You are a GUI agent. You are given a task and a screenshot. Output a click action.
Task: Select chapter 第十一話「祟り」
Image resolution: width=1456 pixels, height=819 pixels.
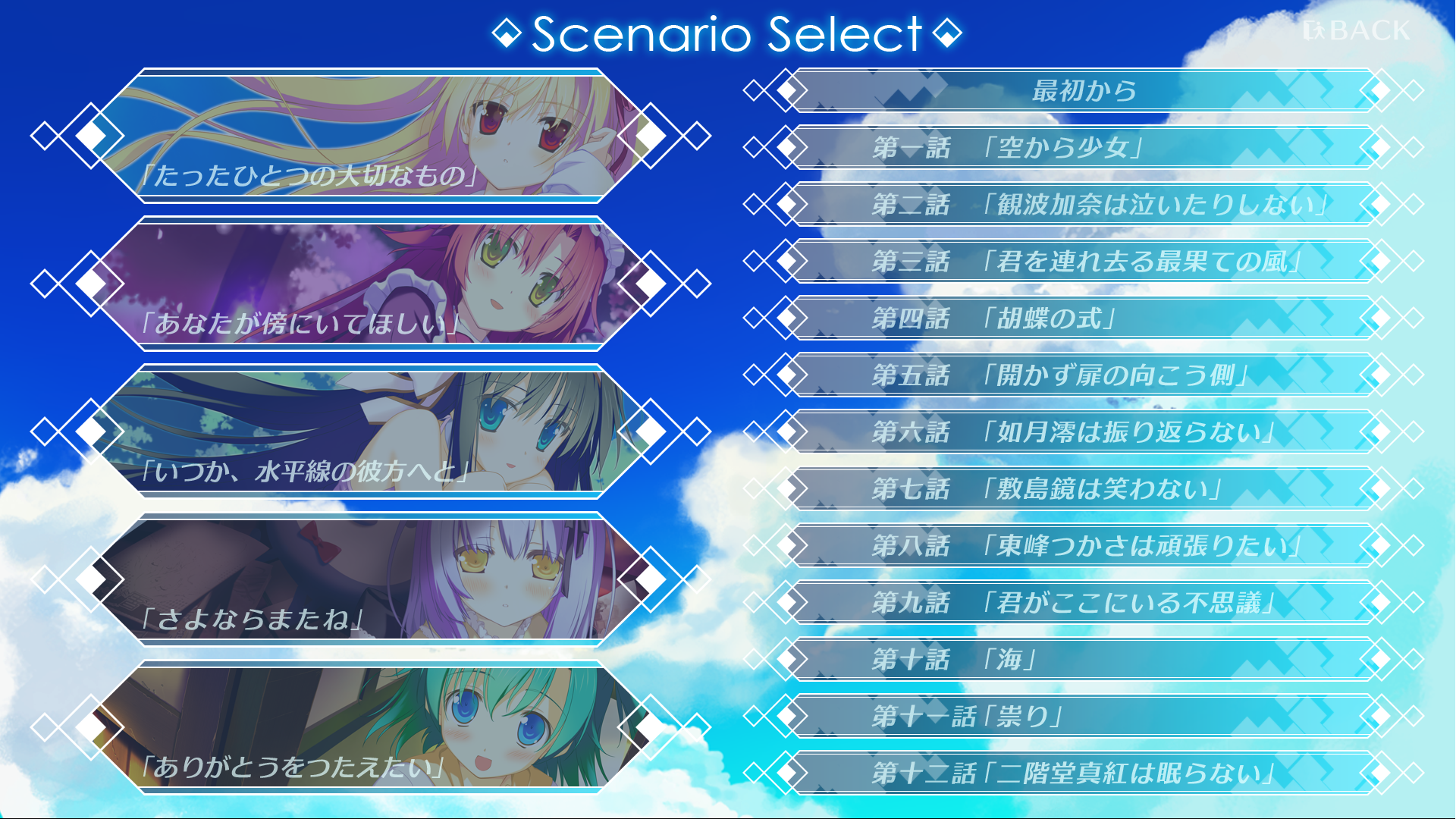[1083, 717]
